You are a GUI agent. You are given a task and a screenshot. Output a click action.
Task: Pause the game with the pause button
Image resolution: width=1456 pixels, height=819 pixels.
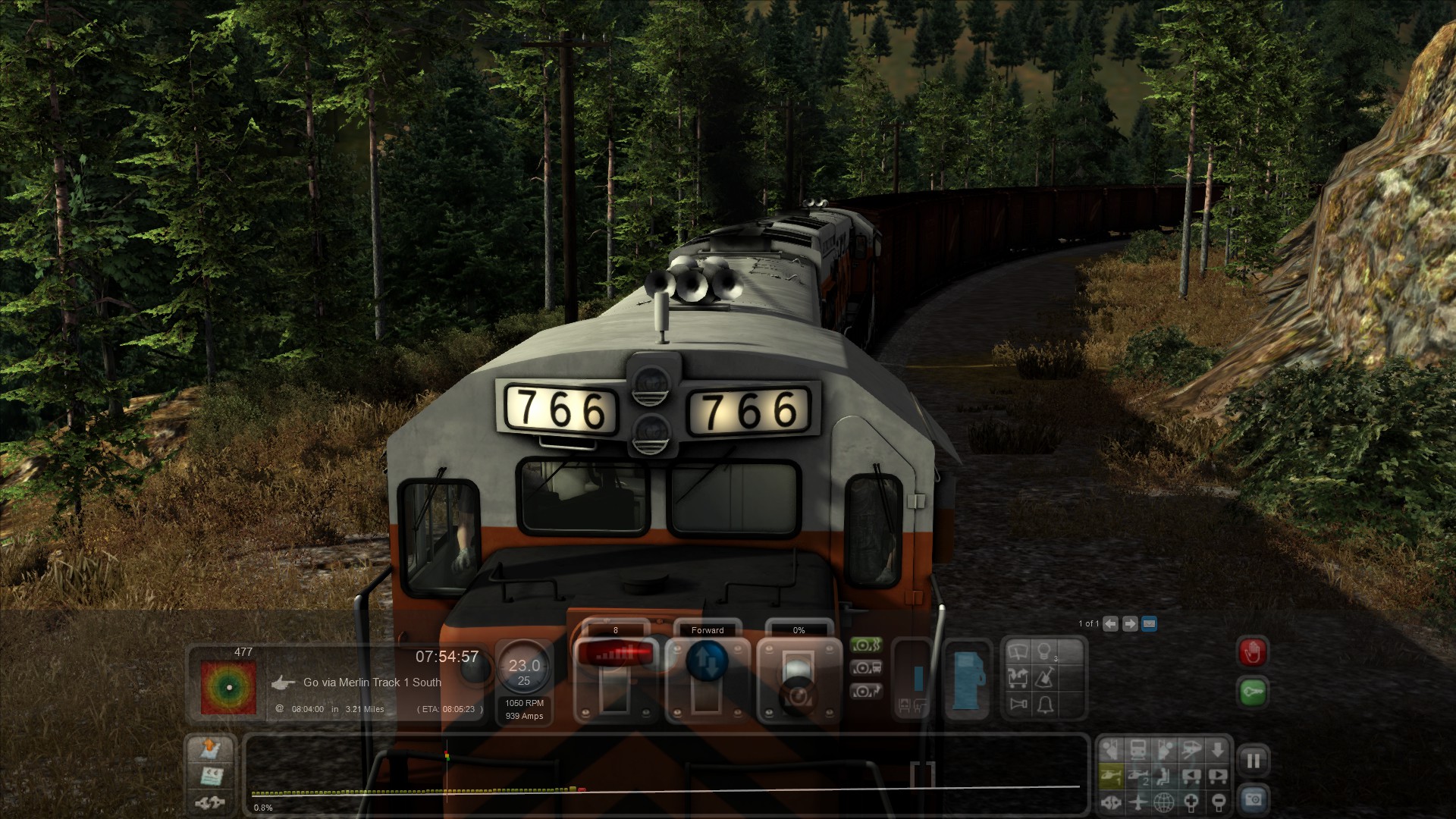(1253, 761)
